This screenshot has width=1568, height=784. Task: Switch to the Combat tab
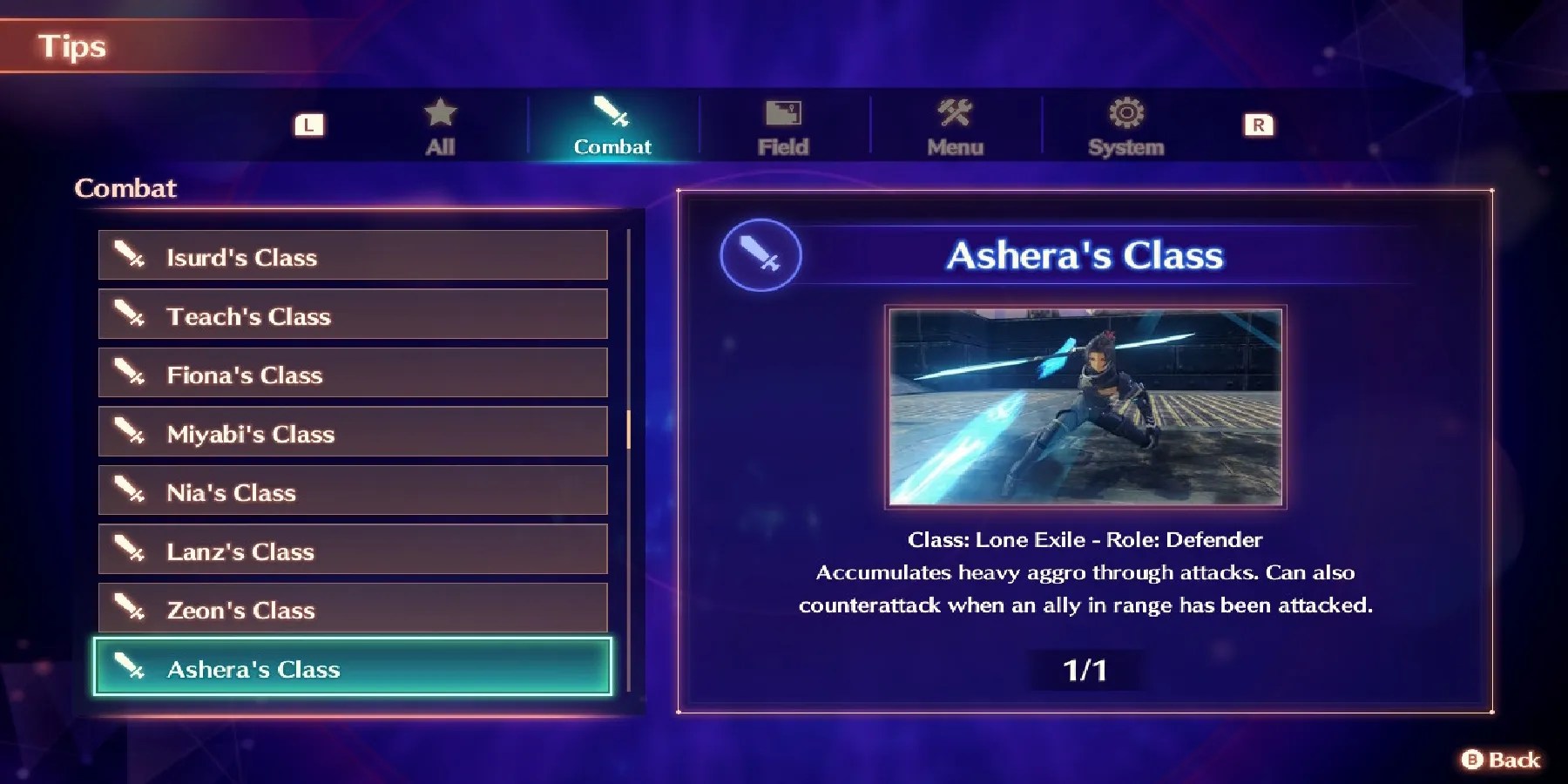[x=612, y=131]
